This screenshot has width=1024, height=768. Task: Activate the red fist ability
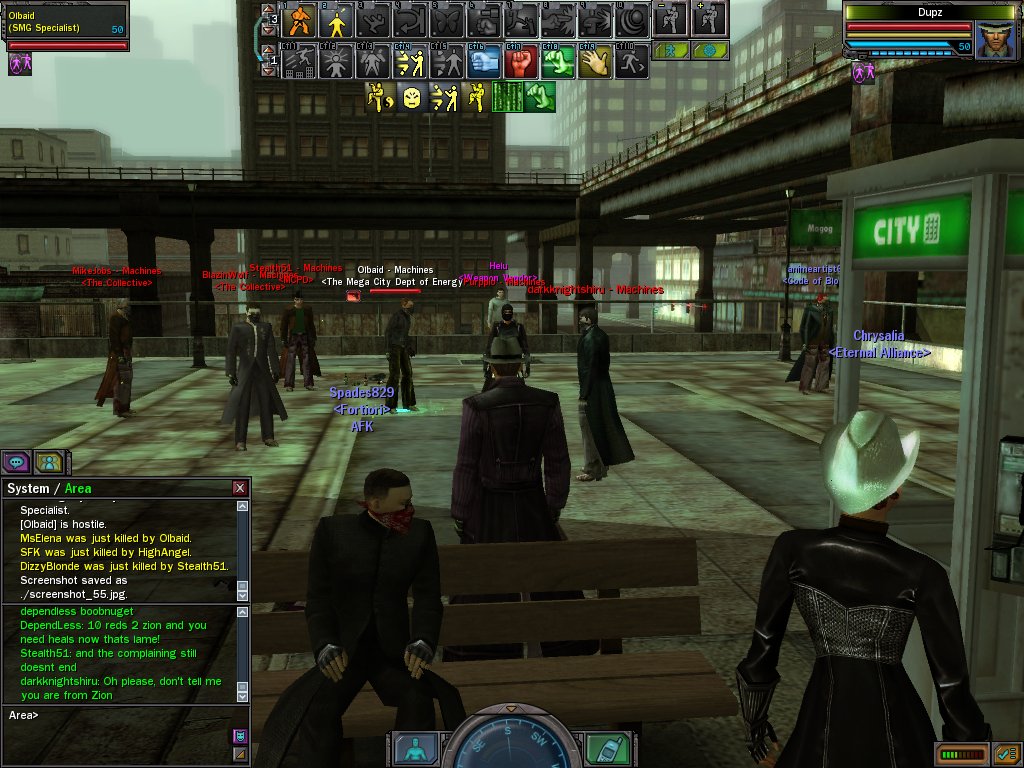coord(520,62)
